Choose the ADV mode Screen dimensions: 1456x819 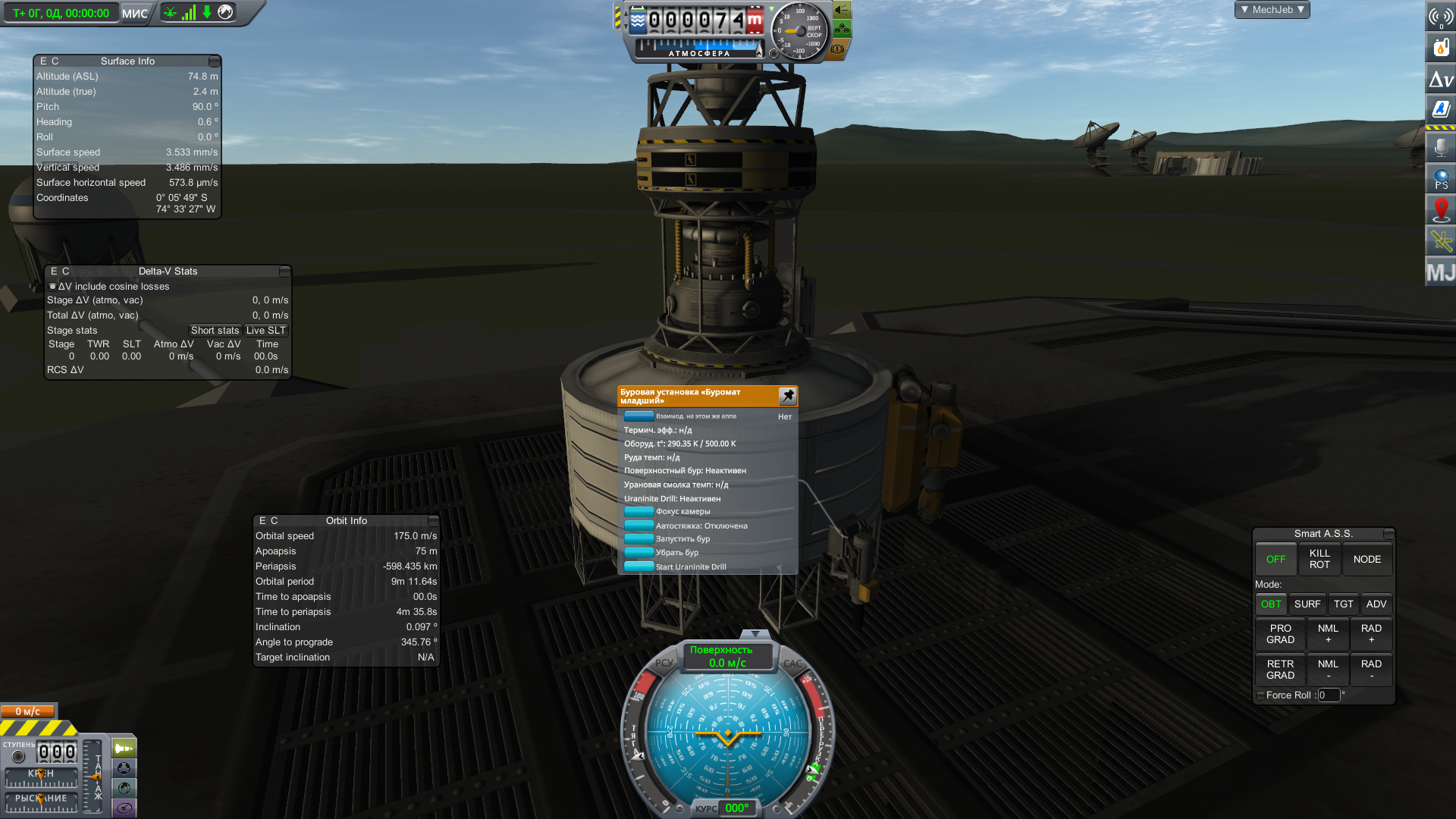point(1376,604)
